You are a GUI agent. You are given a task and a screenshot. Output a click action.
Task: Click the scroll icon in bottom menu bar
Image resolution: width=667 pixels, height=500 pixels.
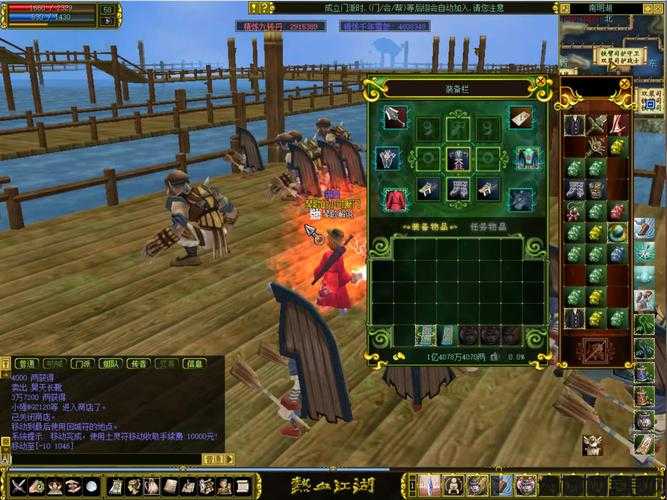[x=114, y=486]
